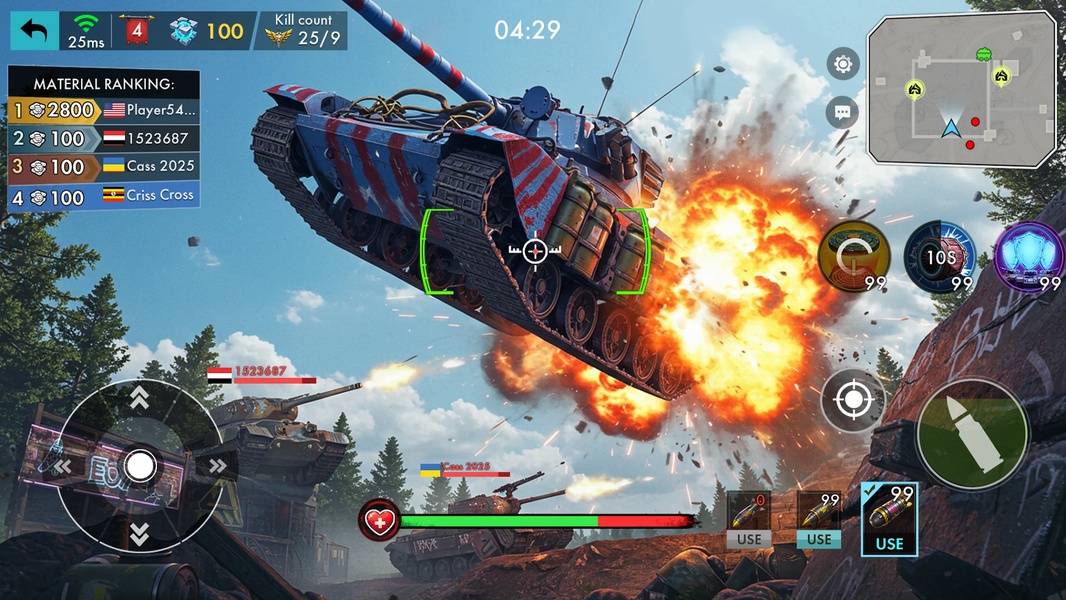Screen dimensions: 1066x600
Task: Tap the joystick's right arrows
Action: [x=214, y=466]
